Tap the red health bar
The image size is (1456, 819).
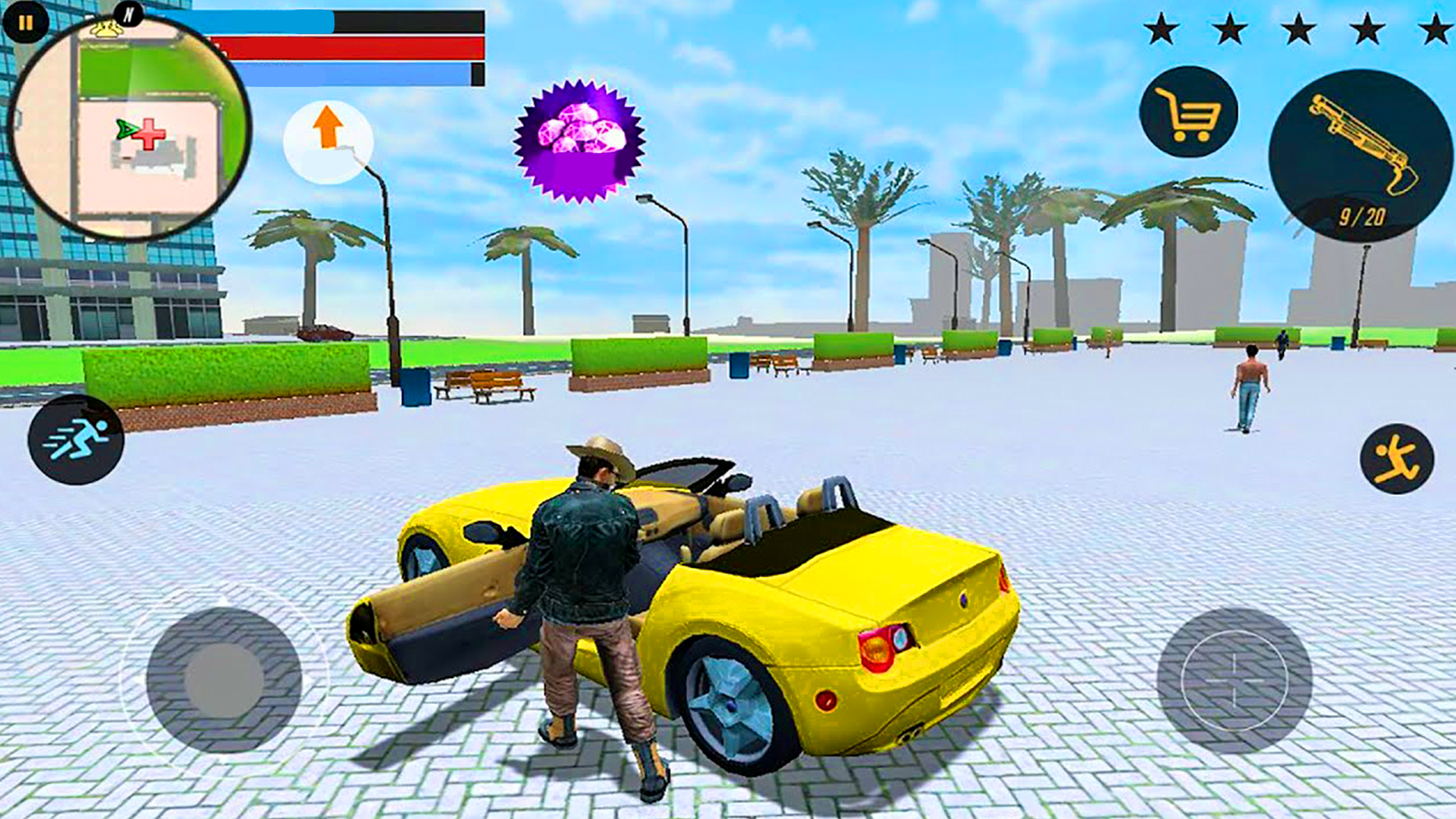349,48
